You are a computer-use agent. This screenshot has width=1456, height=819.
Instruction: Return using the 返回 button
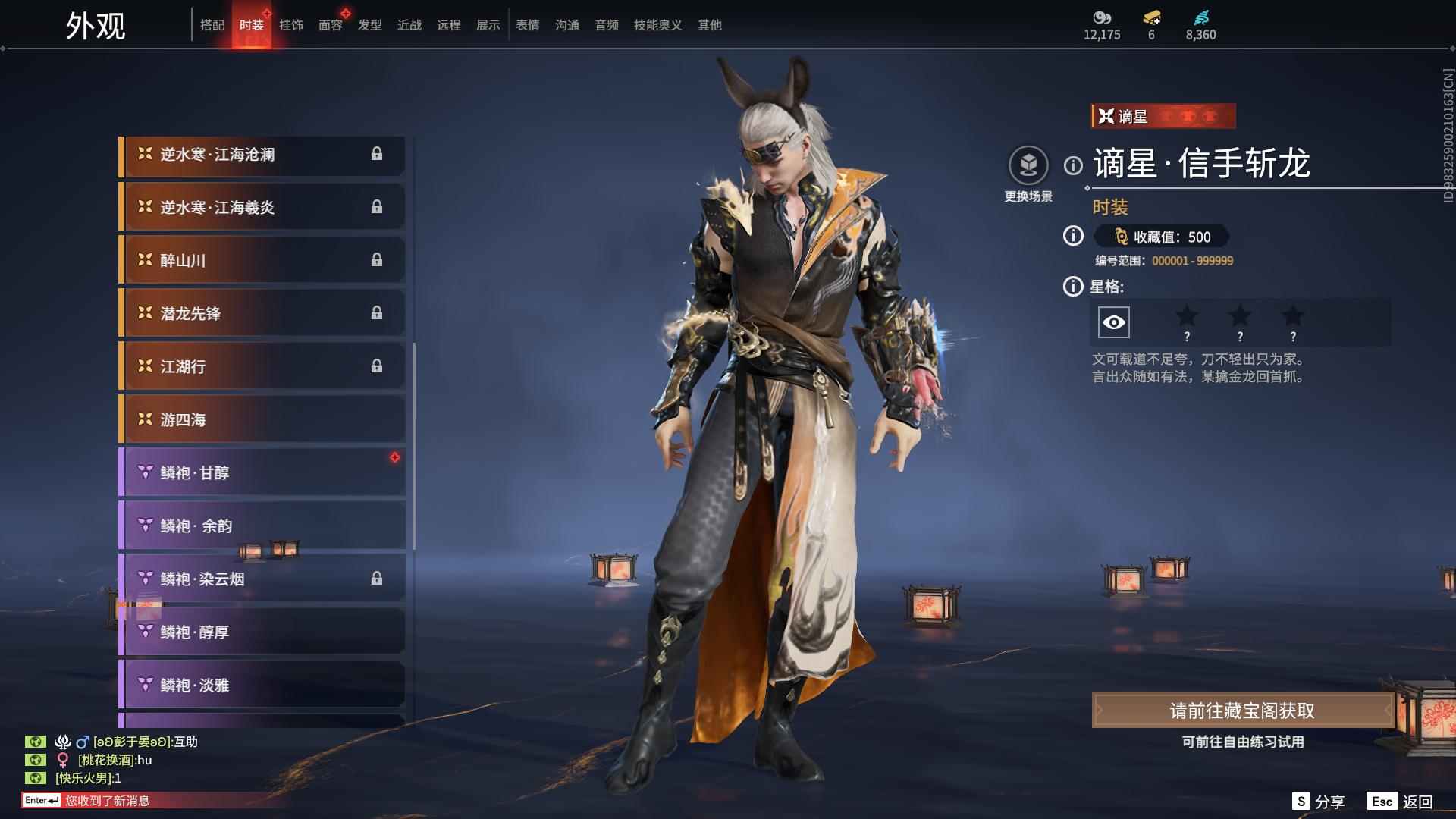pyautogui.click(x=1401, y=802)
